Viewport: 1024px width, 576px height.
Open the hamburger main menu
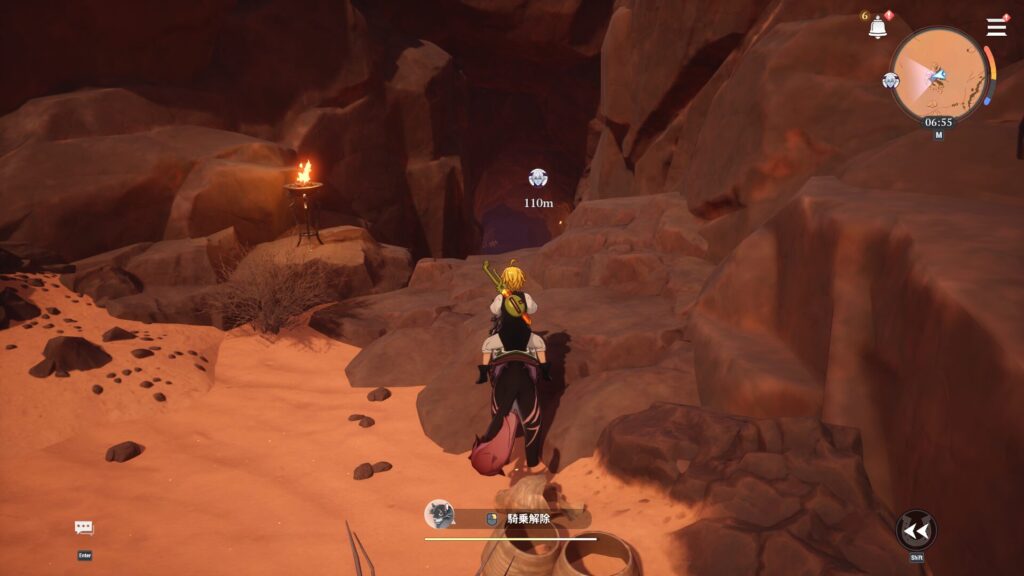[x=996, y=27]
